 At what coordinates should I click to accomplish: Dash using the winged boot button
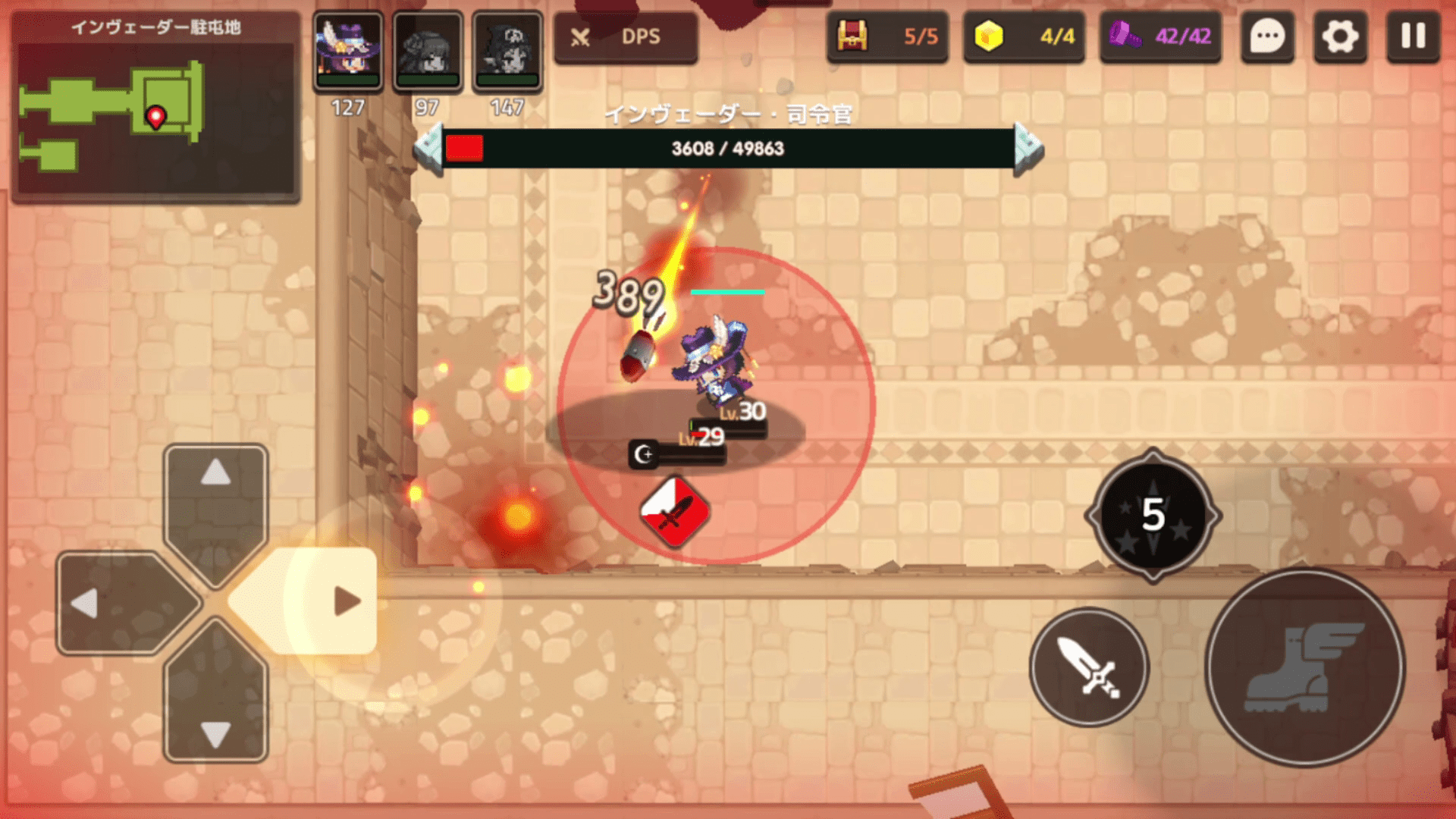[x=1304, y=667]
